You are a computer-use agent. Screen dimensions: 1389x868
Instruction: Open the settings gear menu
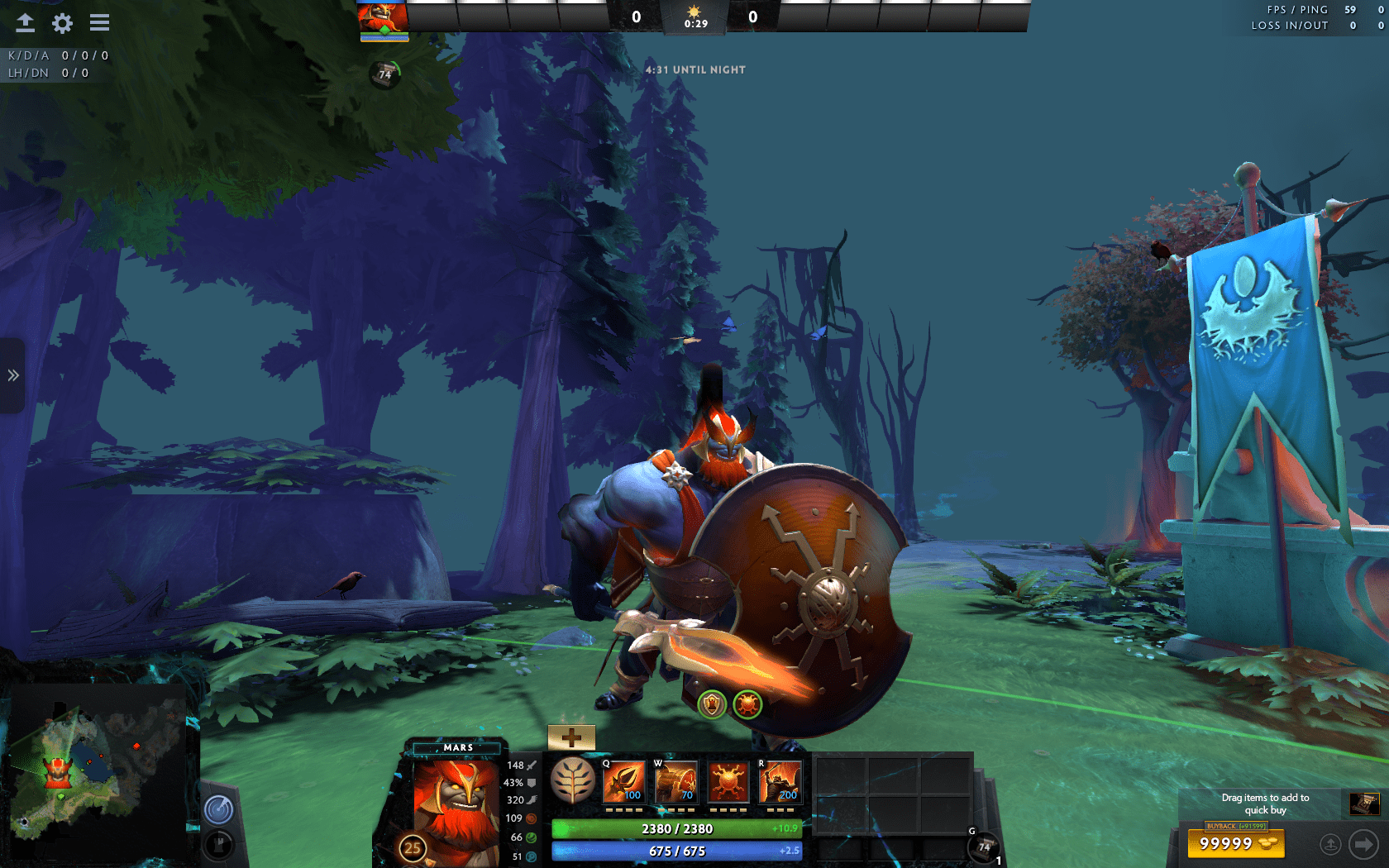pyautogui.click(x=62, y=23)
